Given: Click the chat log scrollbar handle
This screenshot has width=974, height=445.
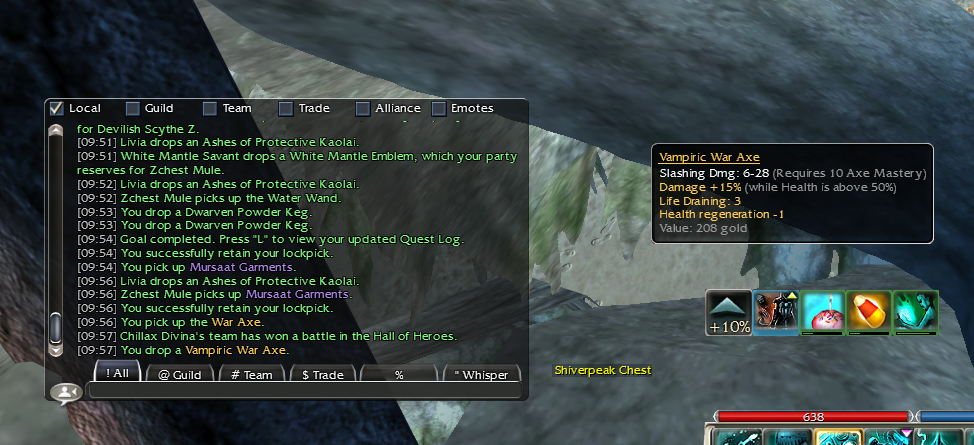Looking at the screenshot, I should click(56, 328).
